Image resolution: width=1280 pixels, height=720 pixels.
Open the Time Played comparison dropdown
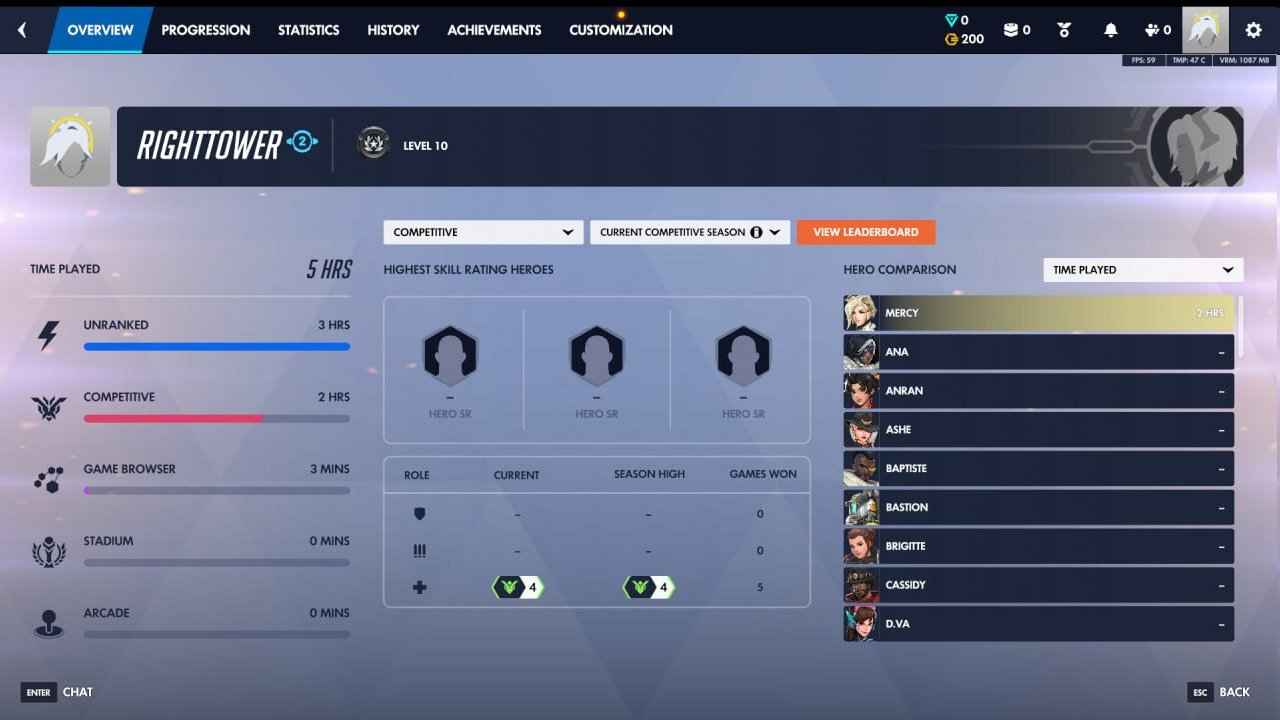click(x=1142, y=269)
